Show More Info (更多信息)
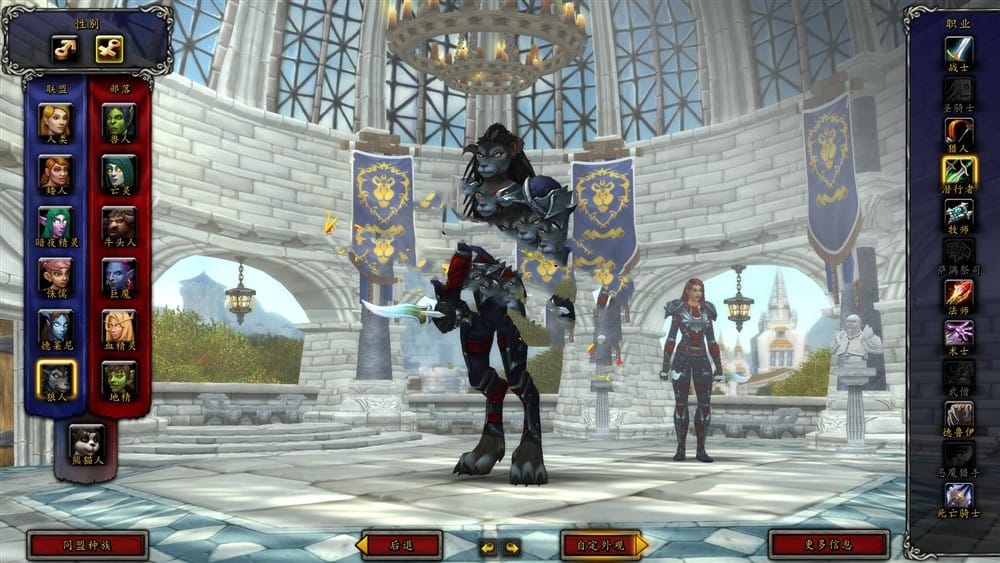Image resolution: width=1000 pixels, height=563 pixels. click(x=828, y=545)
